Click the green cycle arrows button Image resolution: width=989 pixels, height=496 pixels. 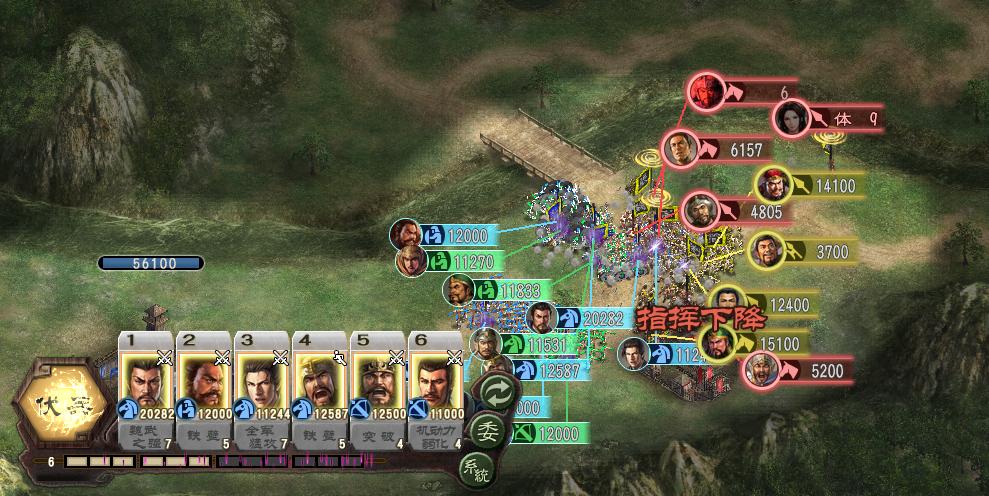[x=497, y=391]
